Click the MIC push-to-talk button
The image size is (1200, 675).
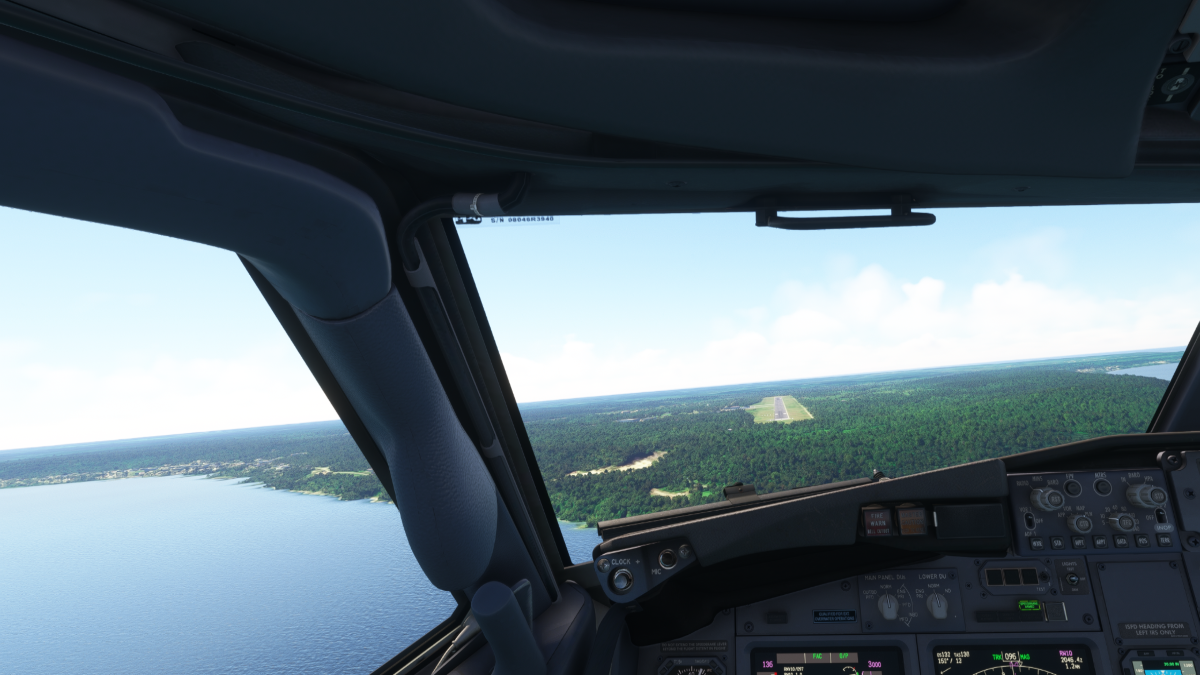coord(667,559)
